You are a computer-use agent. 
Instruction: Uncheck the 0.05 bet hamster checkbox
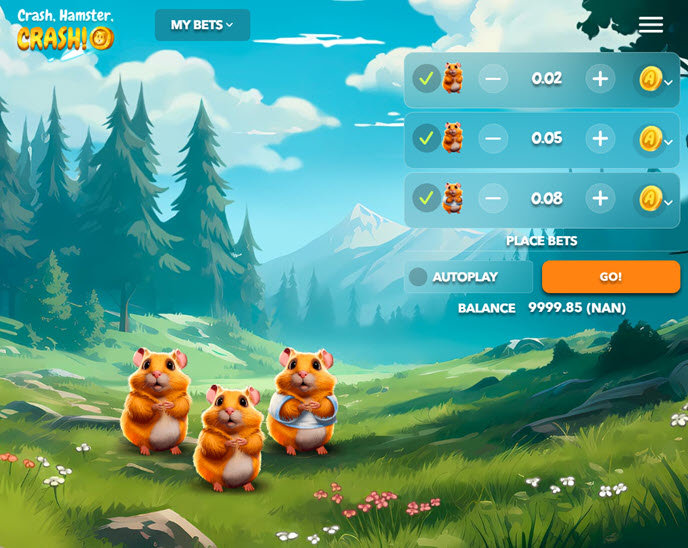pyautogui.click(x=427, y=138)
